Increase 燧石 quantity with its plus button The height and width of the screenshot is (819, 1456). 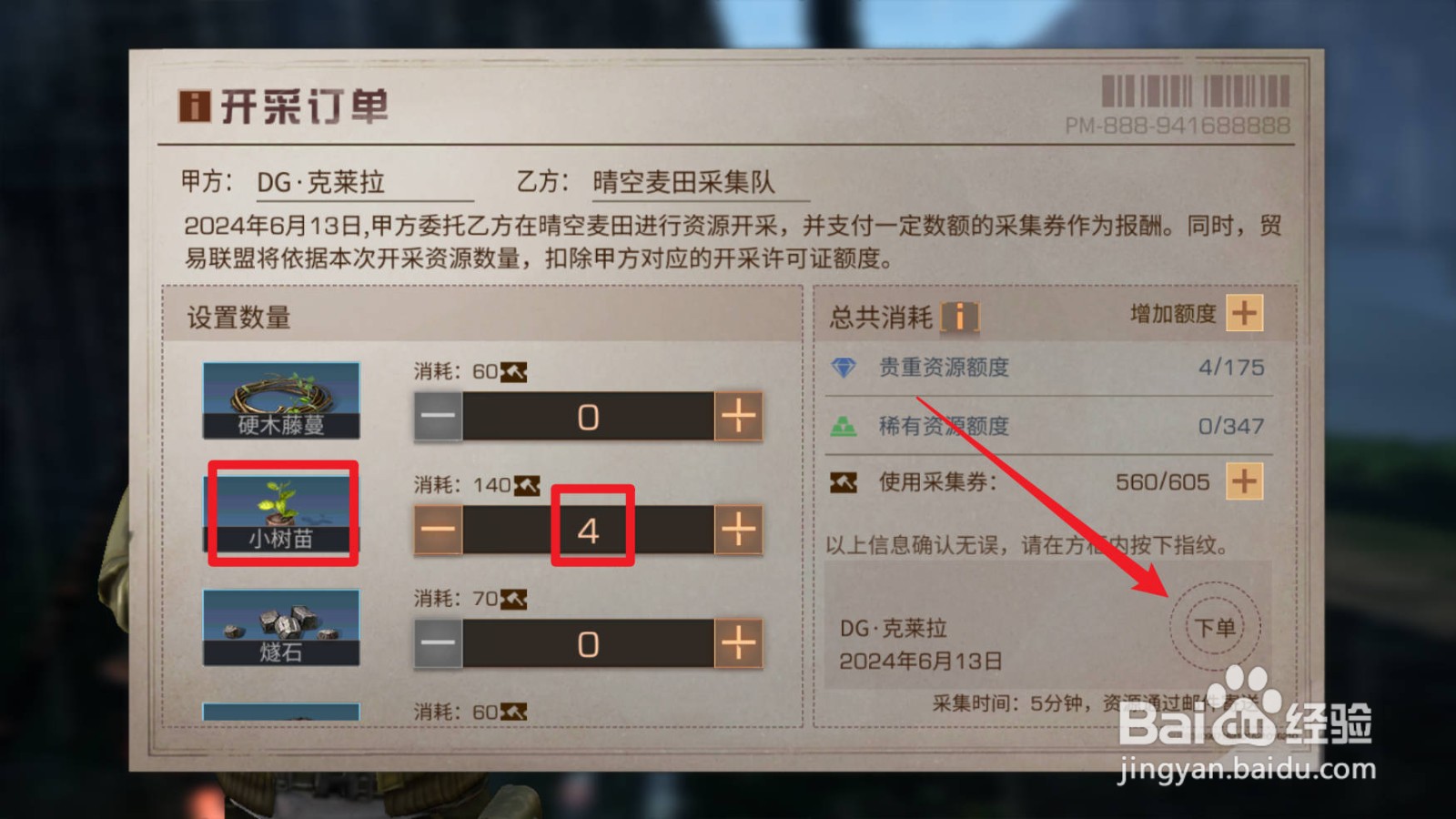tap(739, 643)
